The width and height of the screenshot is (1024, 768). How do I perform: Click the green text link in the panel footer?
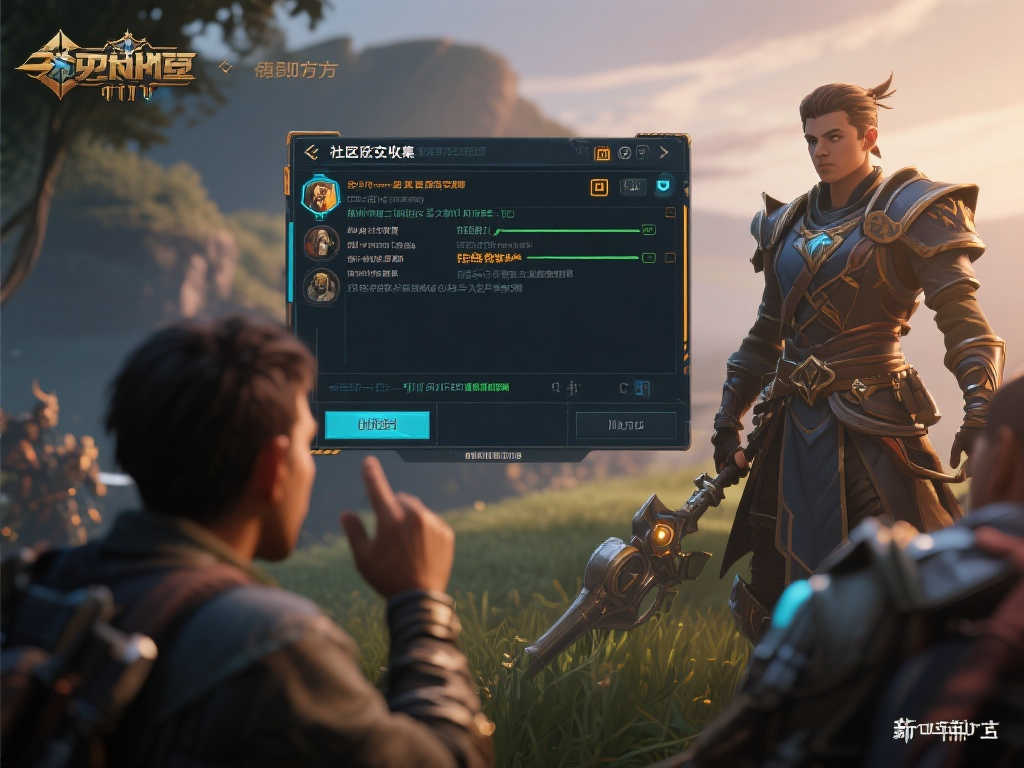point(456,387)
